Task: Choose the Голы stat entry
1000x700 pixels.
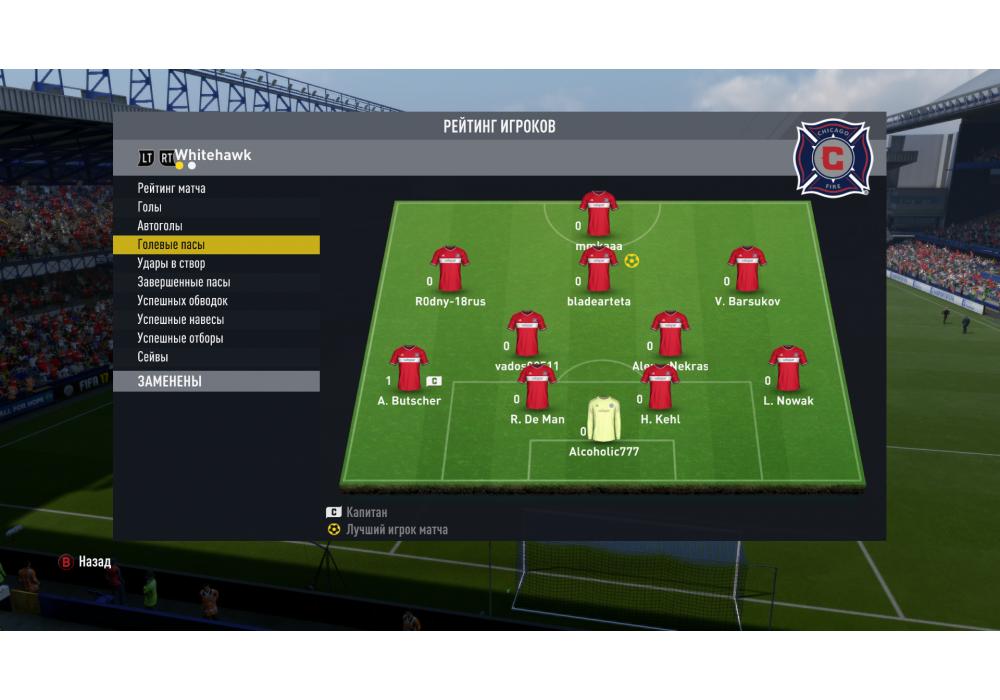Action: [x=150, y=207]
